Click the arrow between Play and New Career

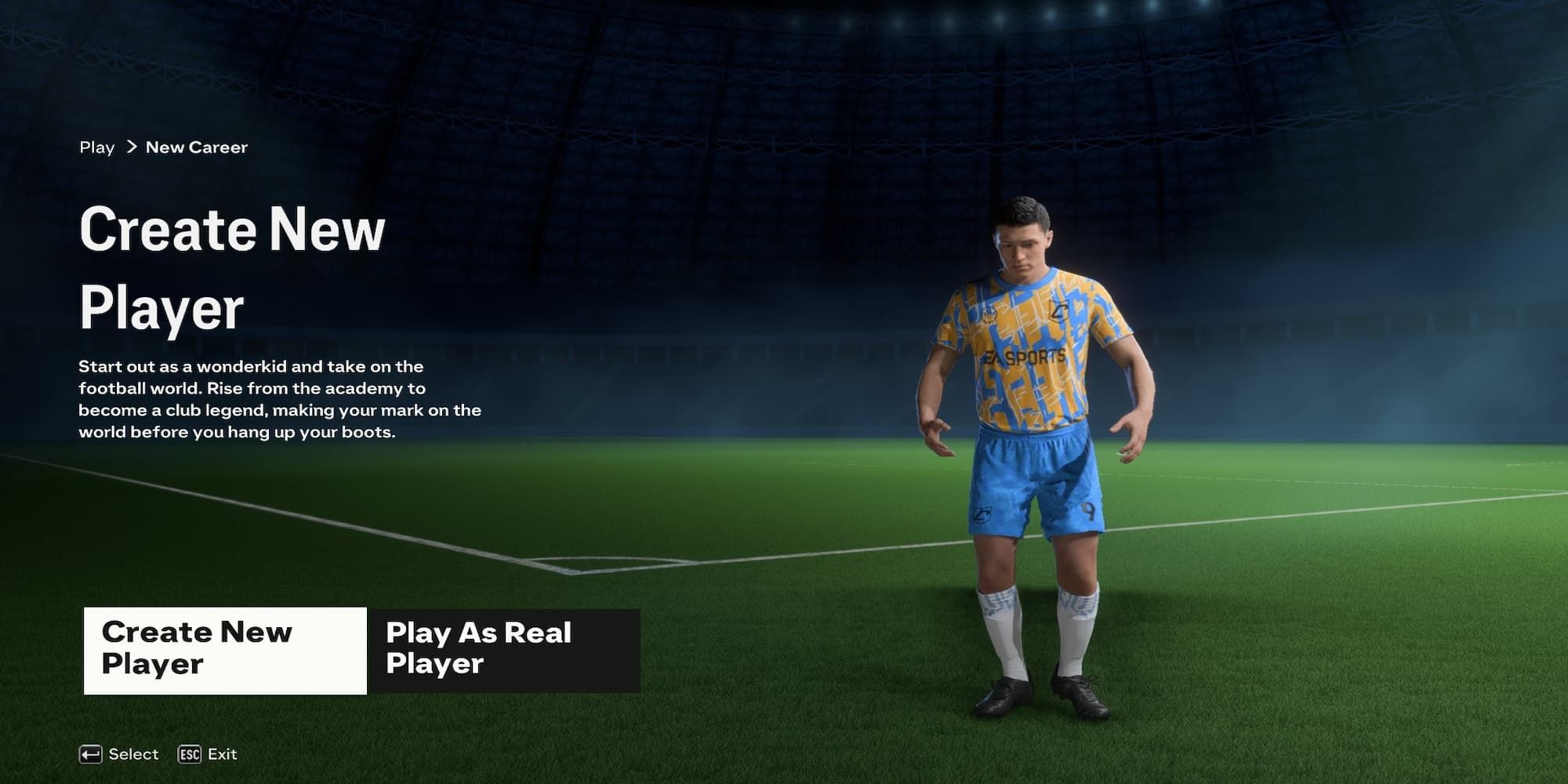(133, 147)
